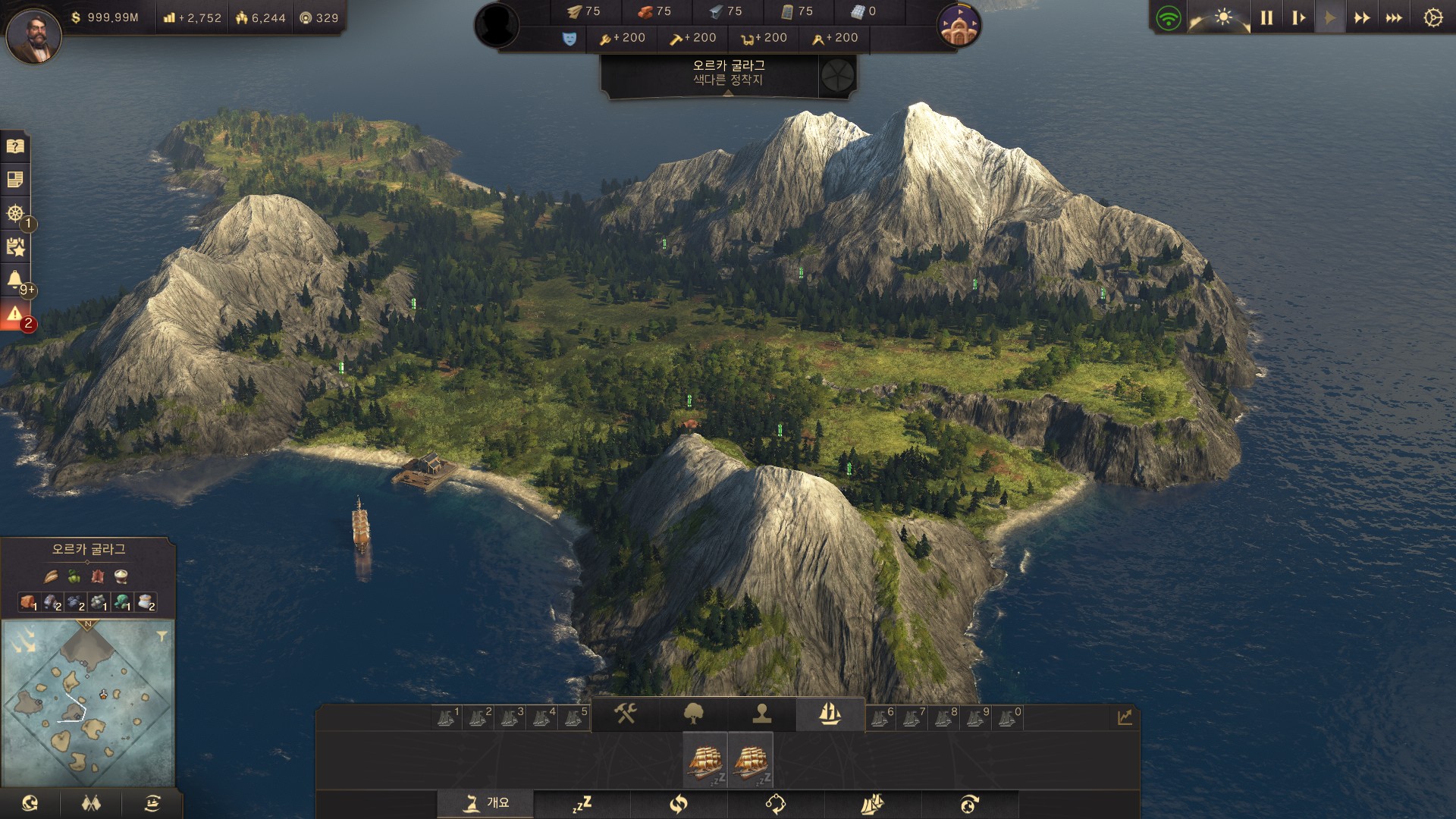Open the domed palace button in top bar

tap(959, 26)
